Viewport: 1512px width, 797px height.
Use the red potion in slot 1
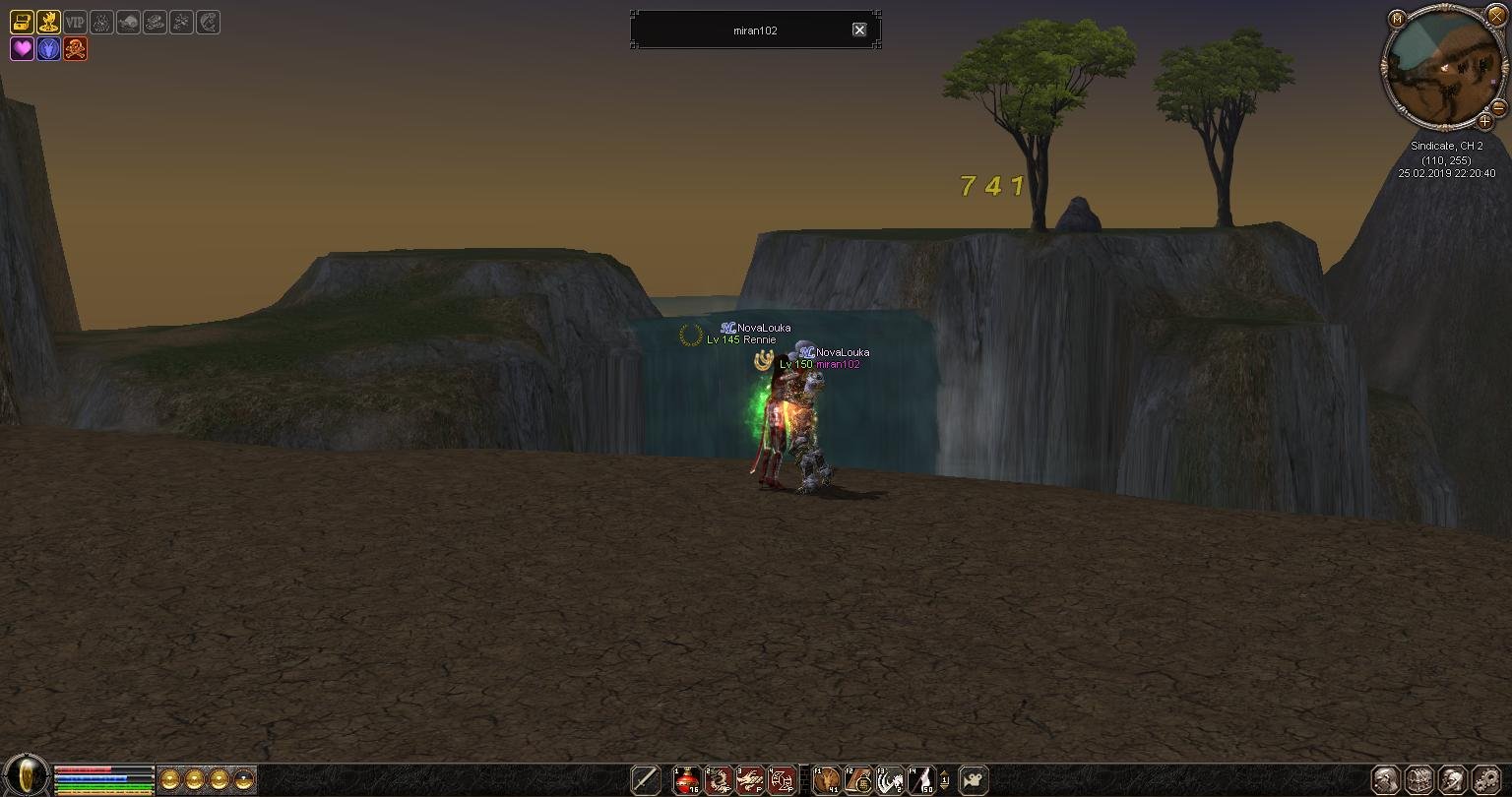click(687, 780)
